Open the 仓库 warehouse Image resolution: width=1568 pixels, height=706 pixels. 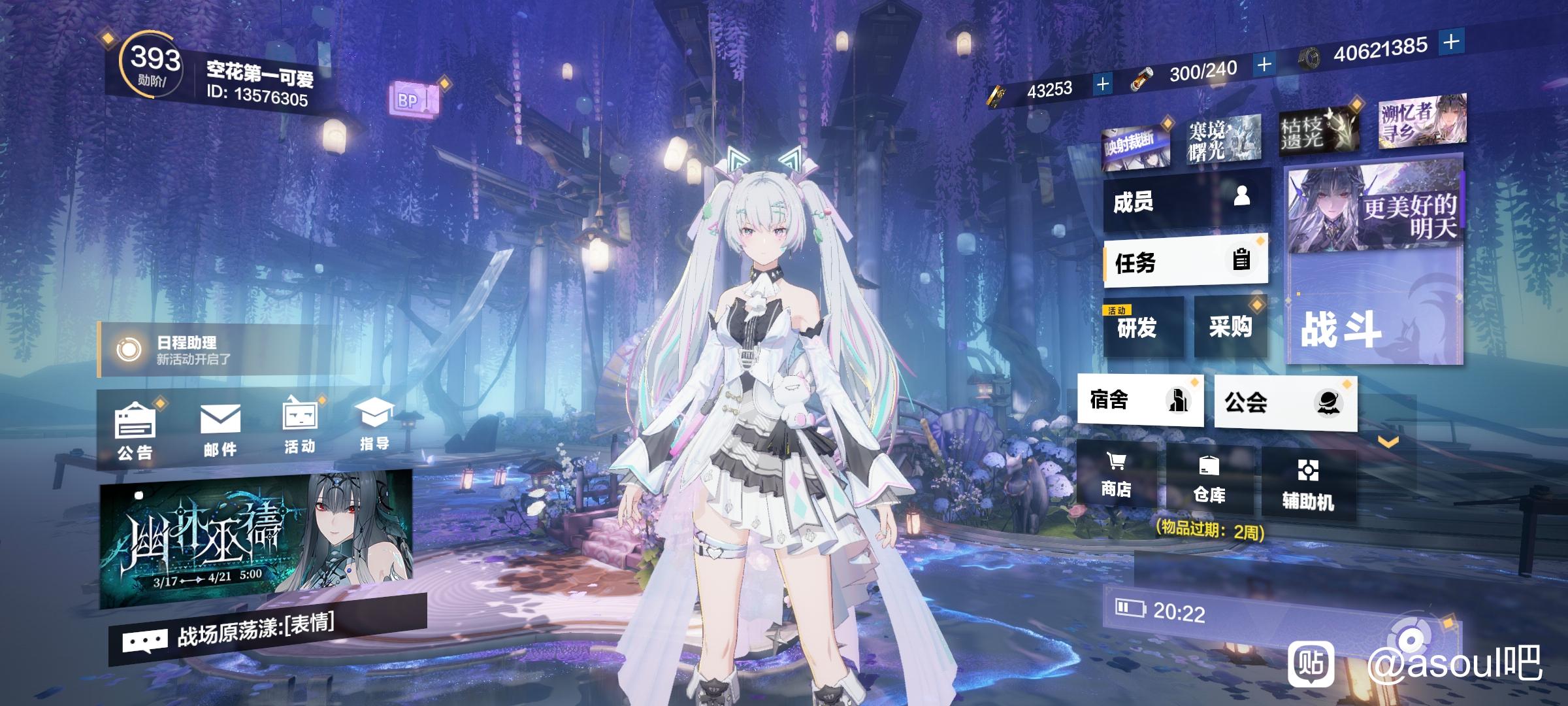pos(1209,480)
